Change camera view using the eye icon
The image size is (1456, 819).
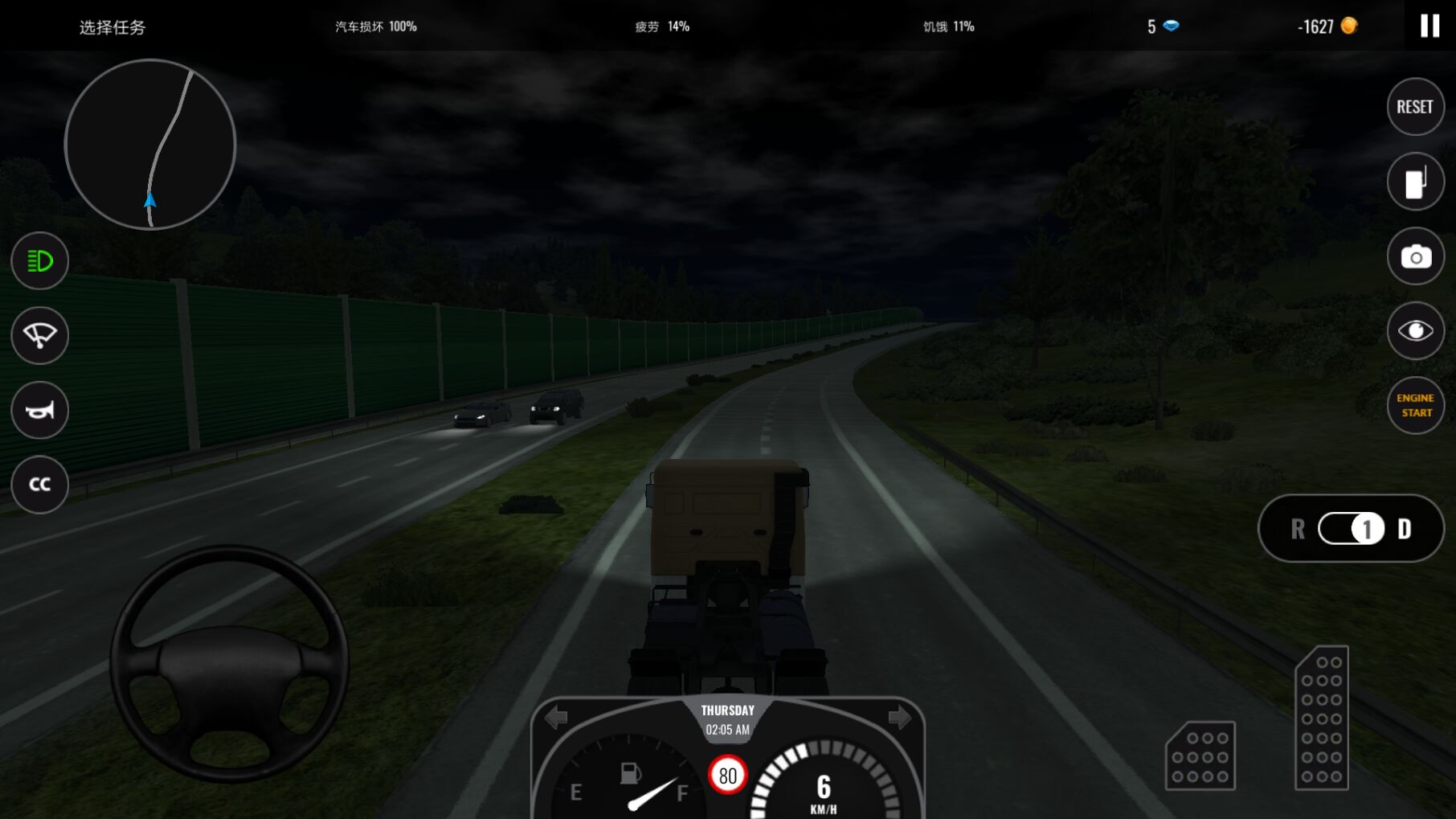tap(1415, 330)
